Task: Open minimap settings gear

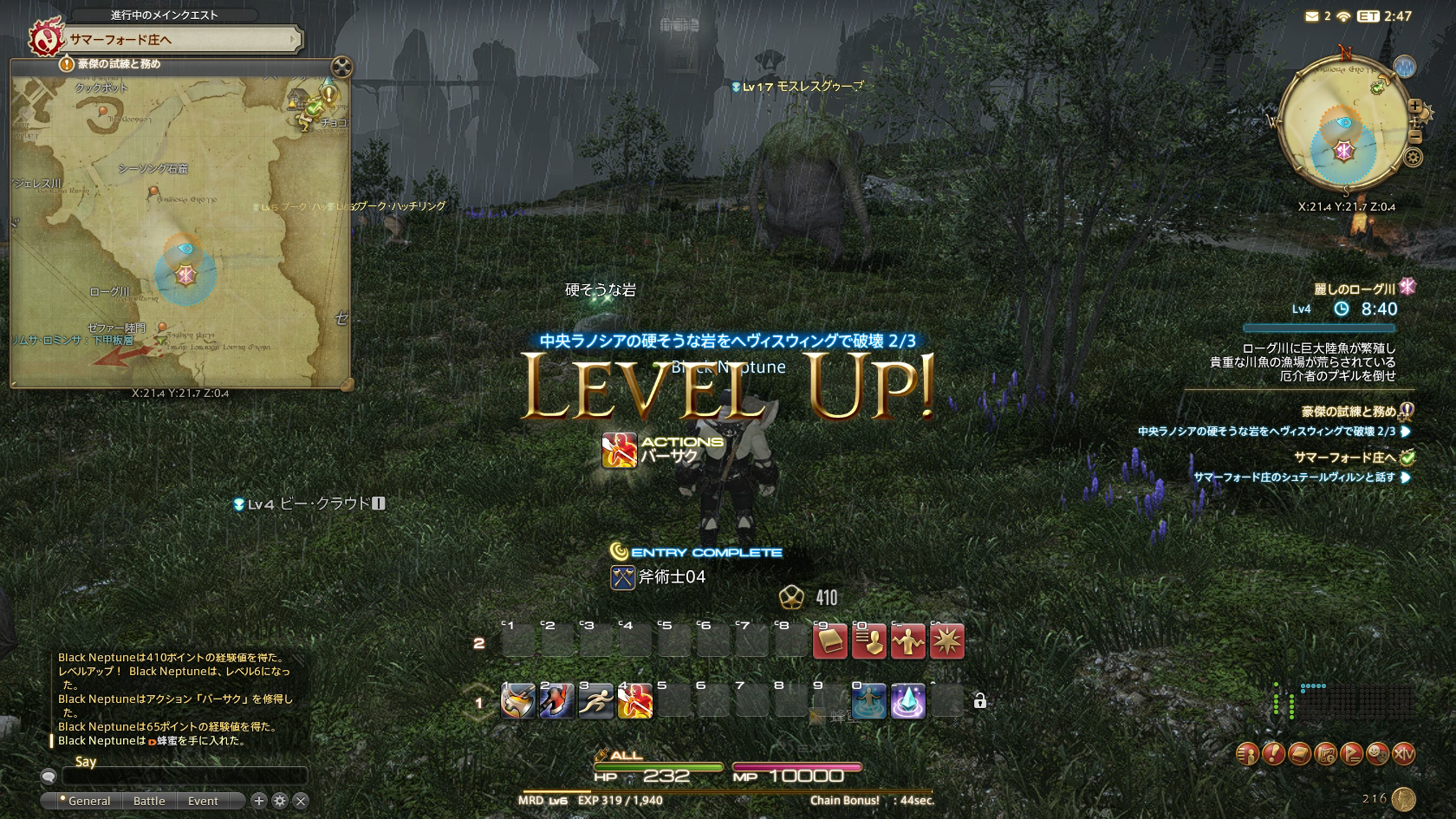Action: click(1414, 158)
